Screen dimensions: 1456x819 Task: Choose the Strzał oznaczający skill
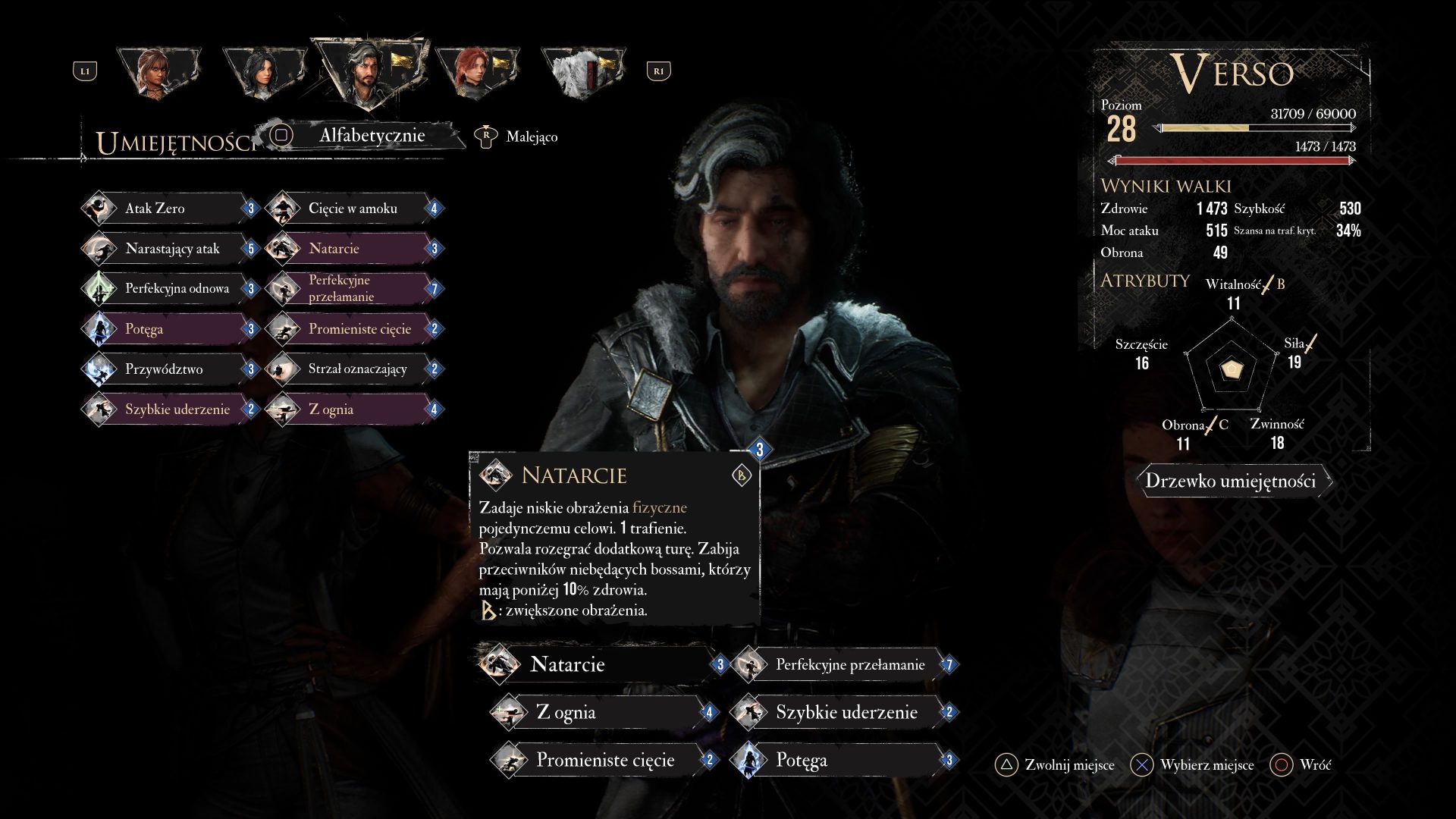tap(356, 369)
